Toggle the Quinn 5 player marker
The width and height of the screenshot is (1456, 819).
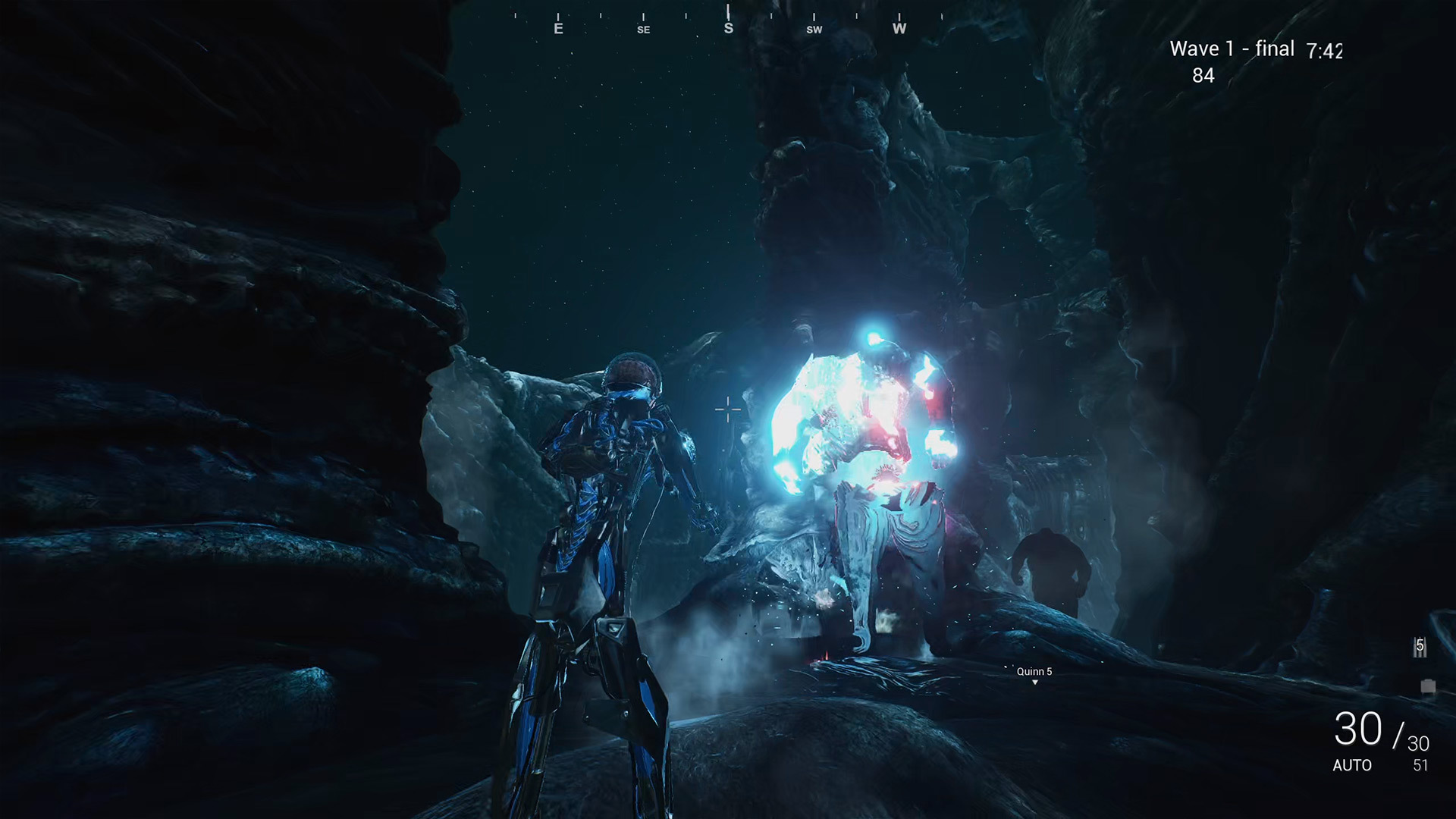coord(1034,671)
